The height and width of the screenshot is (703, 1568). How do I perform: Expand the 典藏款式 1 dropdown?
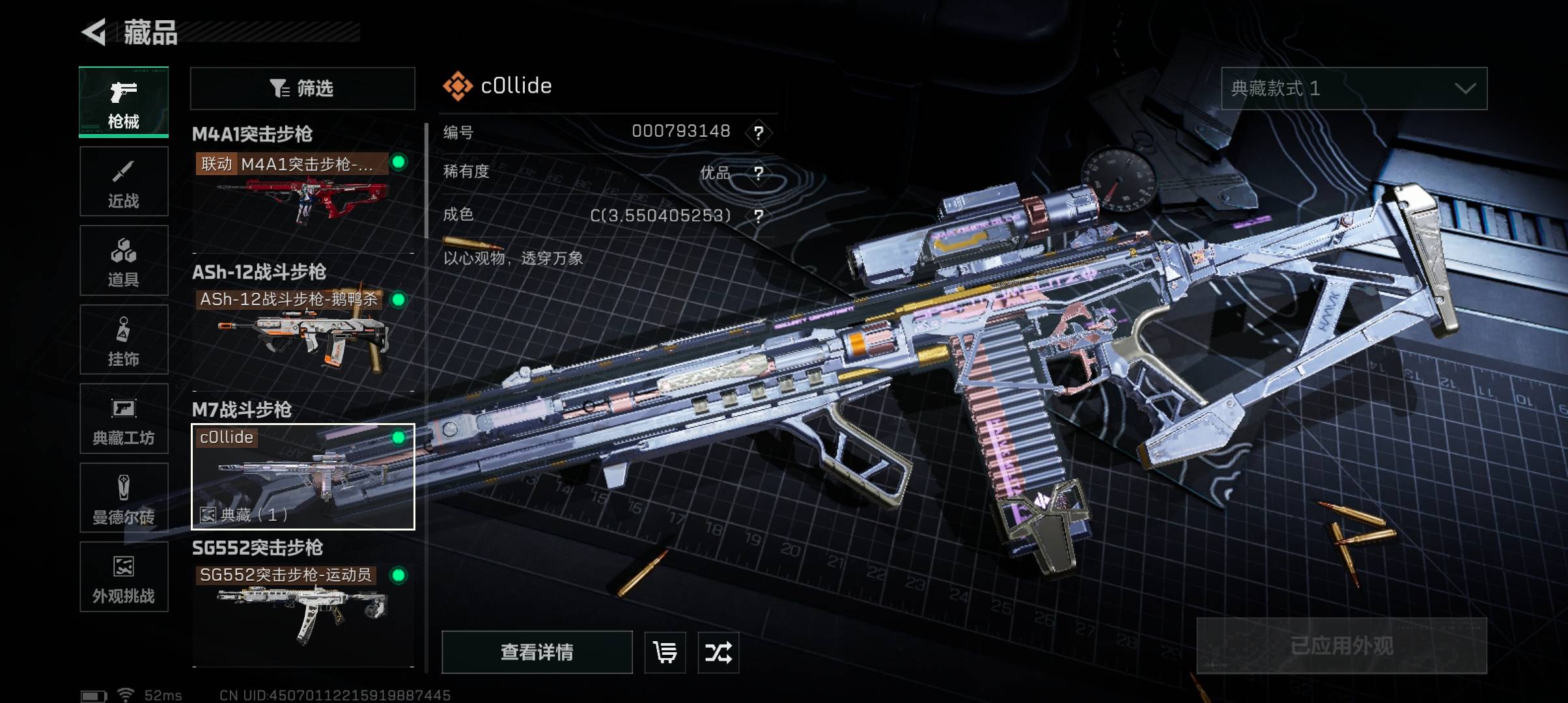coord(1354,89)
